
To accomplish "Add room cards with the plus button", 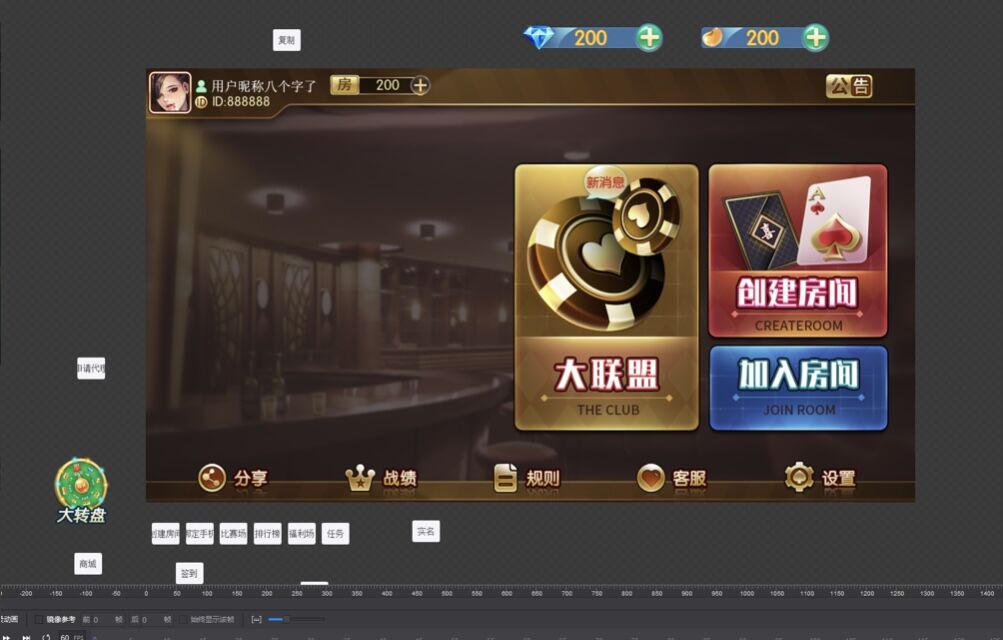I will coord(420,85).
